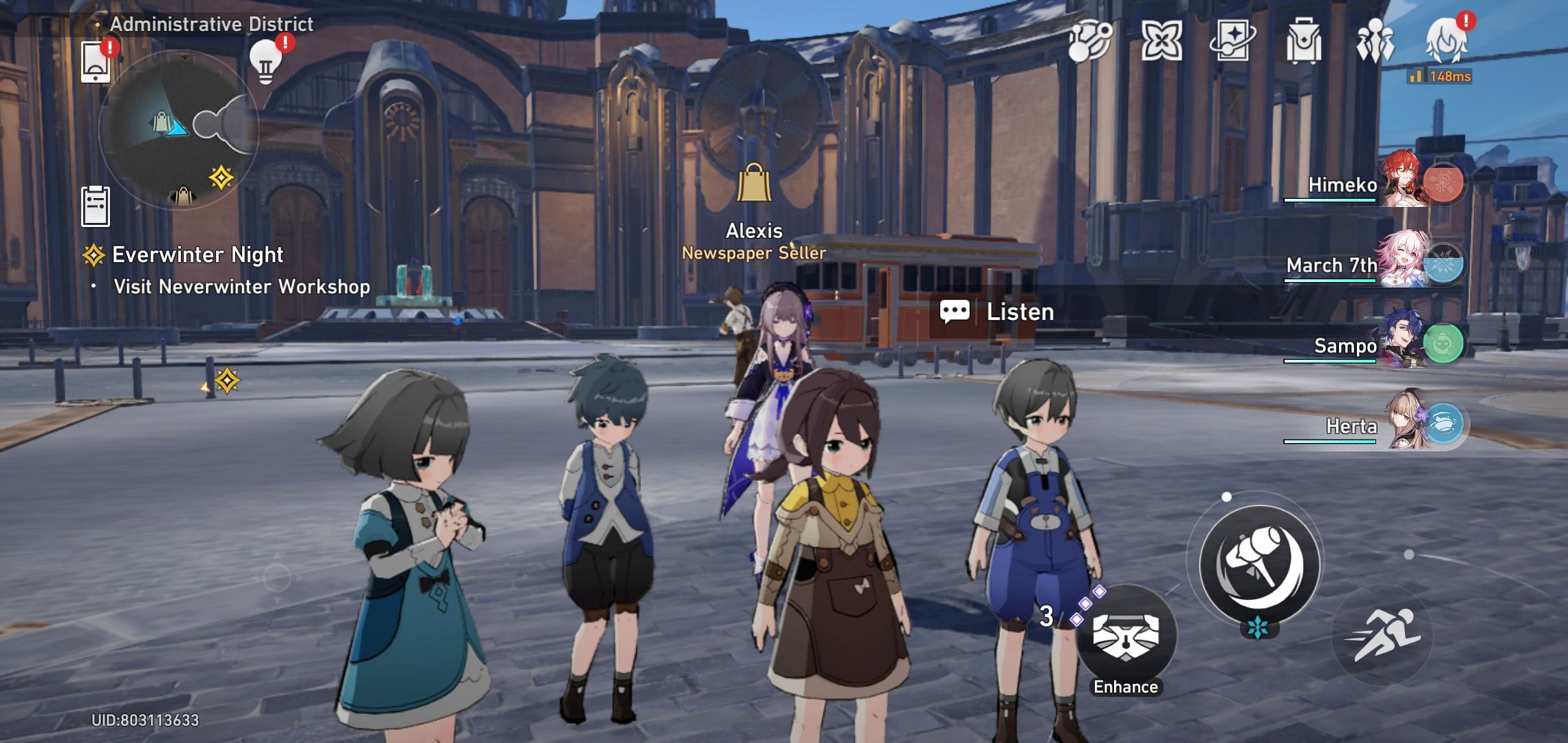This screenshot has width=1568, height=743.
Task: Open the circular minimap
Action: [x=179, y=129]
